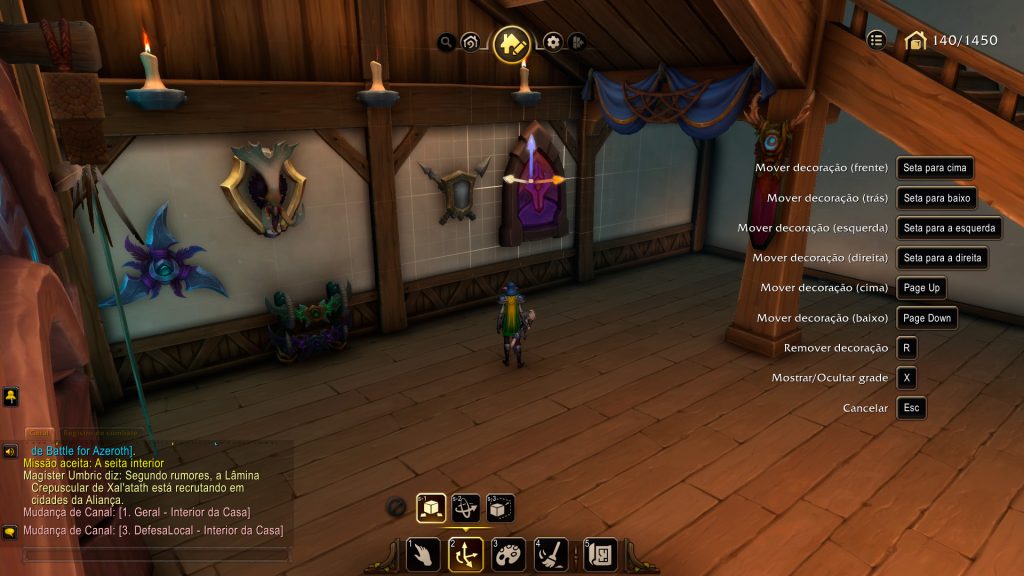Select the cube translate sub-mode
1024x576 pixels.
coord(431,509)
